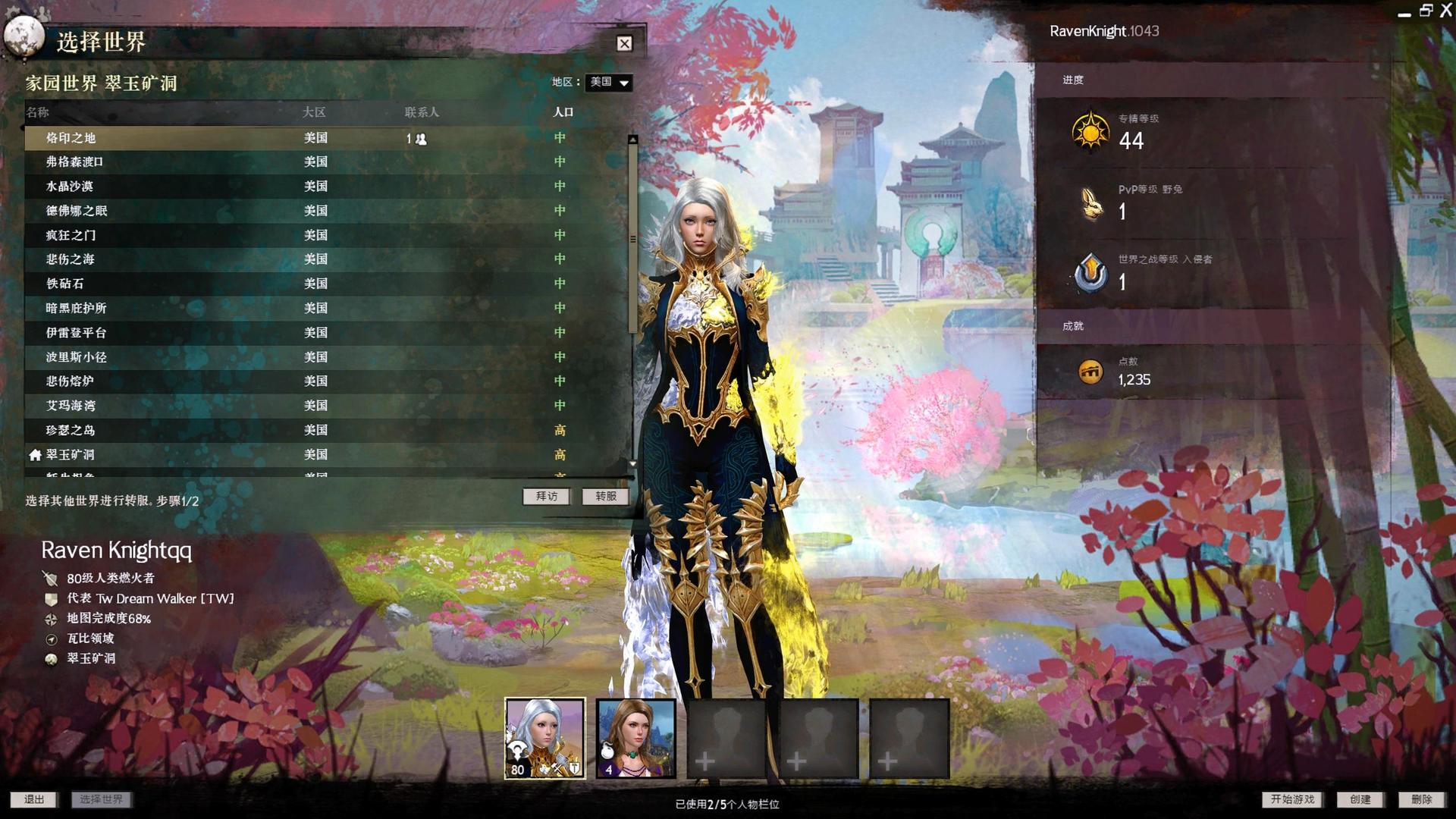Click the 转服 transfer button
1456x819 pixels.
click(604, 497)
